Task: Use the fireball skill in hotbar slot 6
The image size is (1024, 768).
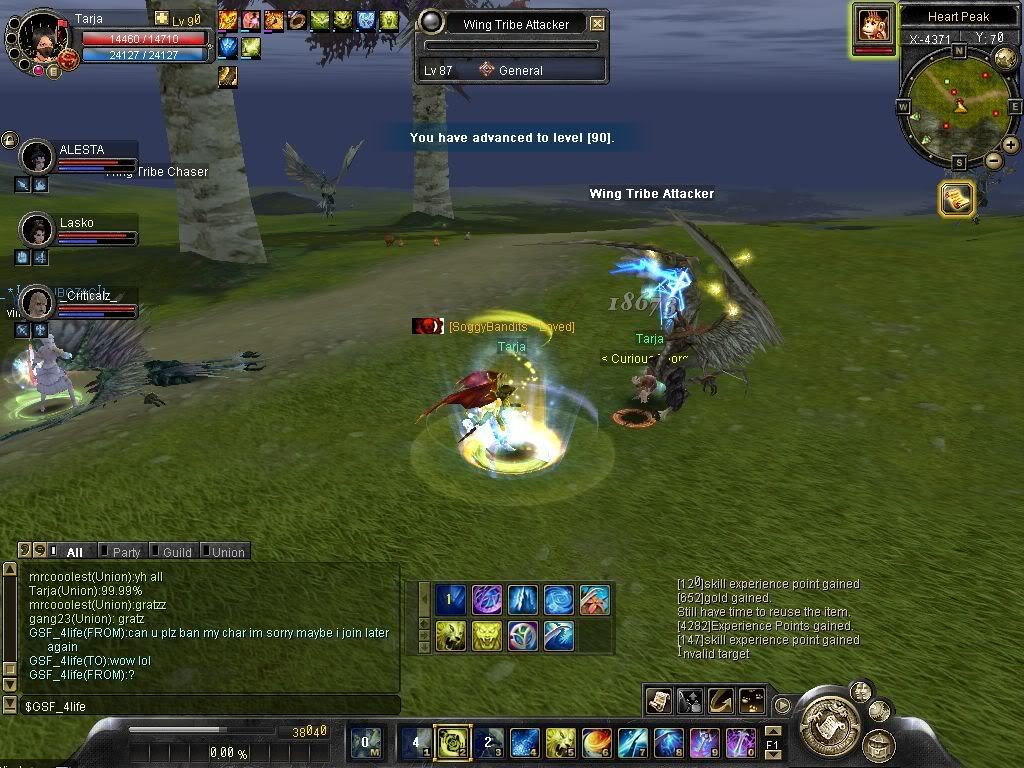Action: [597, 743]
